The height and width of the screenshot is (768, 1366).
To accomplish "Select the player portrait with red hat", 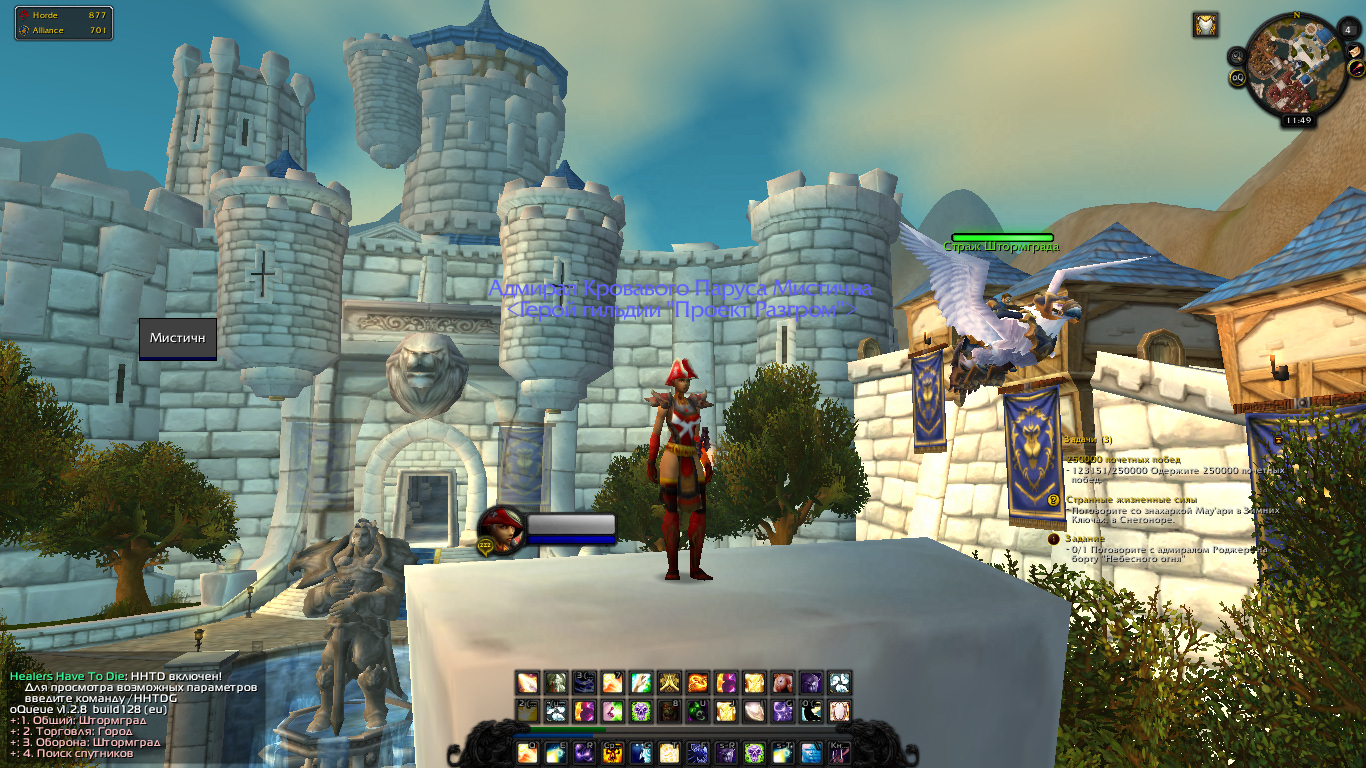I will (x=500, y=529).
